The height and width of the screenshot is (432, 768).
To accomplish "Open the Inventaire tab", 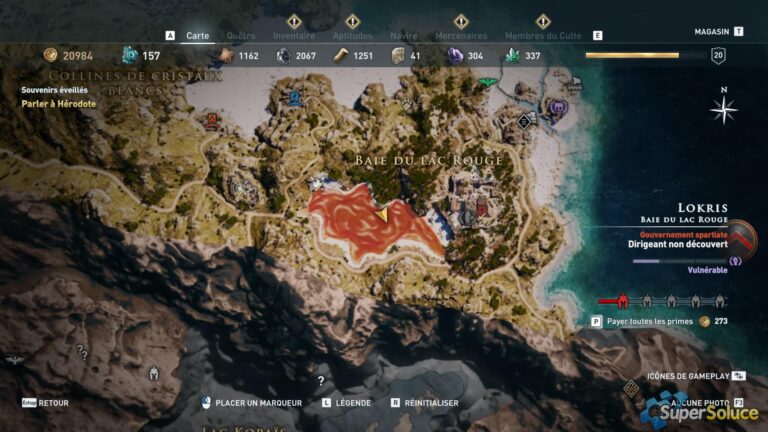I will (294, 35).
